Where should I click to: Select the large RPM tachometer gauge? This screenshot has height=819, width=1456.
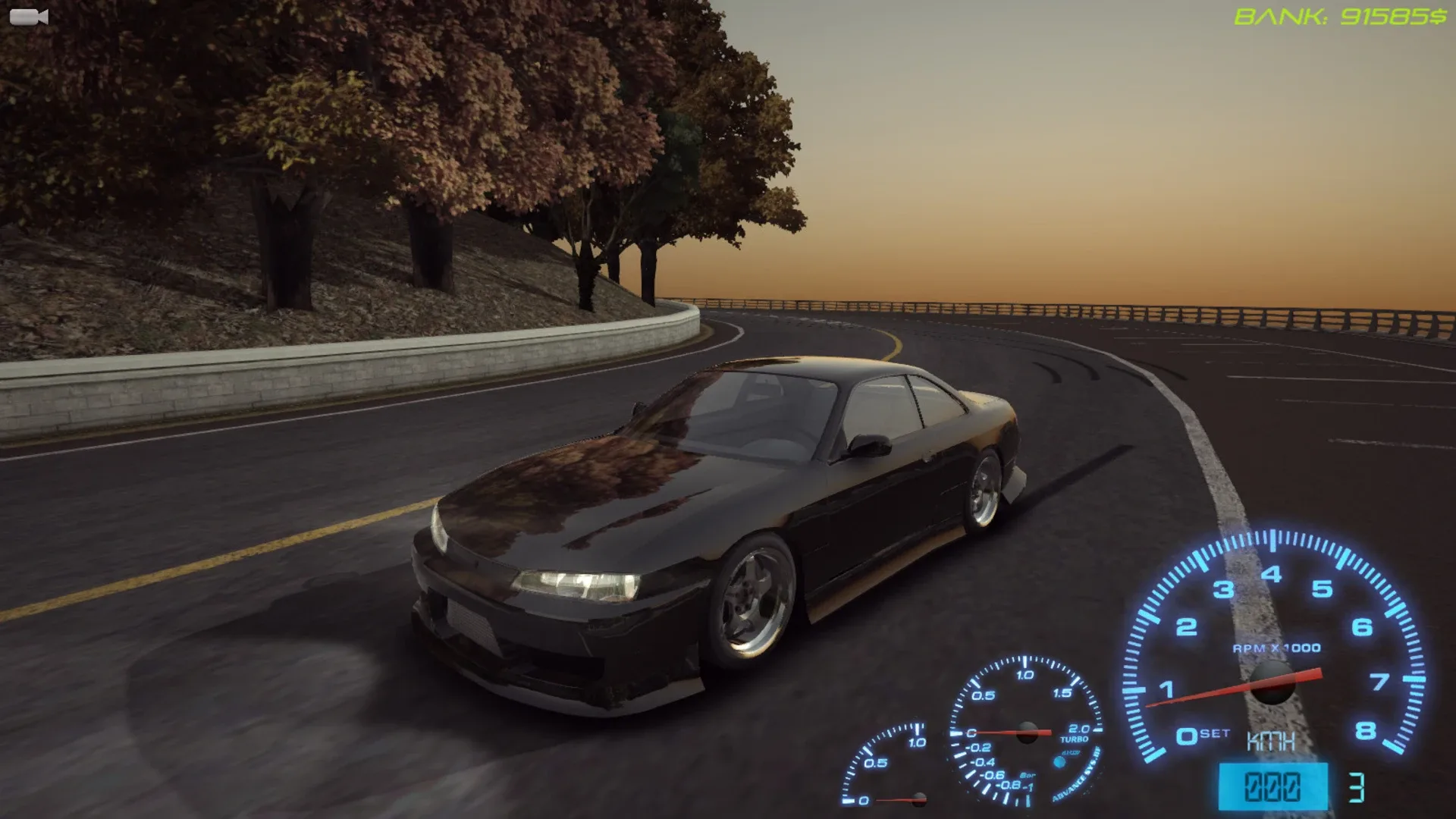coord(1272,681)
